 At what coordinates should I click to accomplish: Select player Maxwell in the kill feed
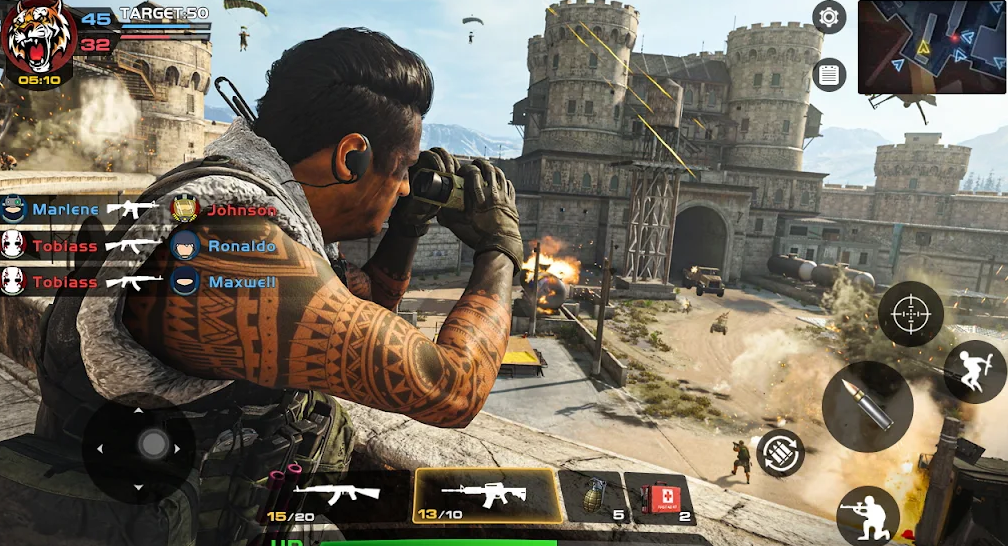point(241,282)
